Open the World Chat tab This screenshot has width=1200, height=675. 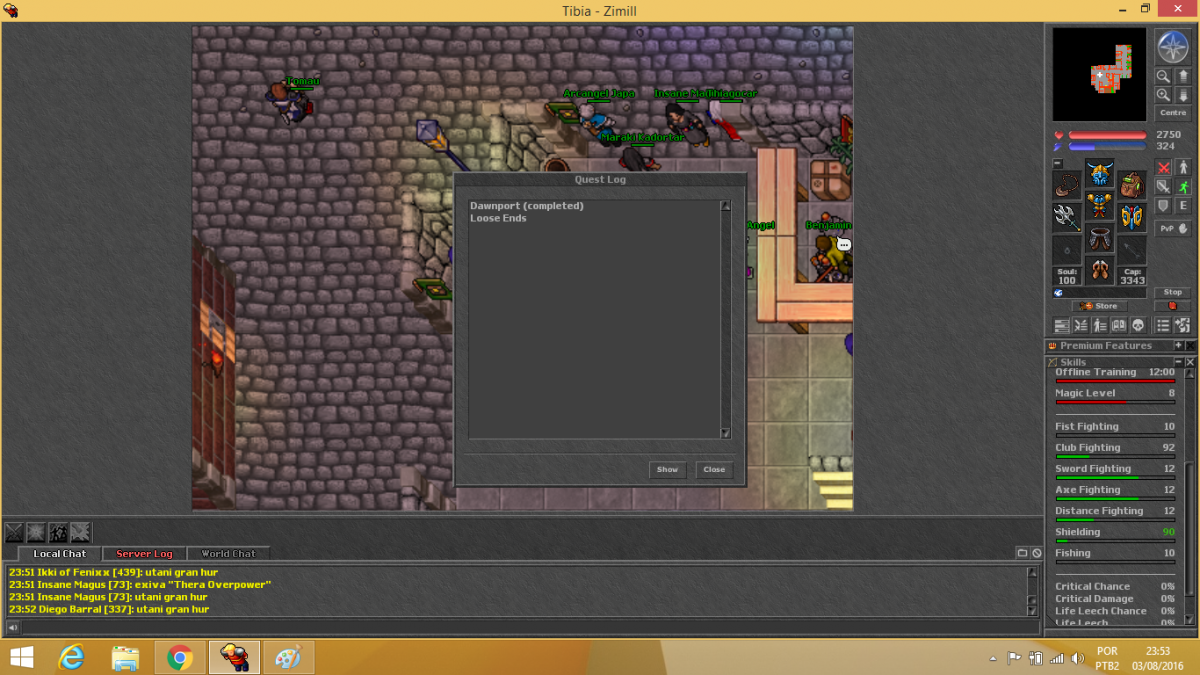(228, 553)
